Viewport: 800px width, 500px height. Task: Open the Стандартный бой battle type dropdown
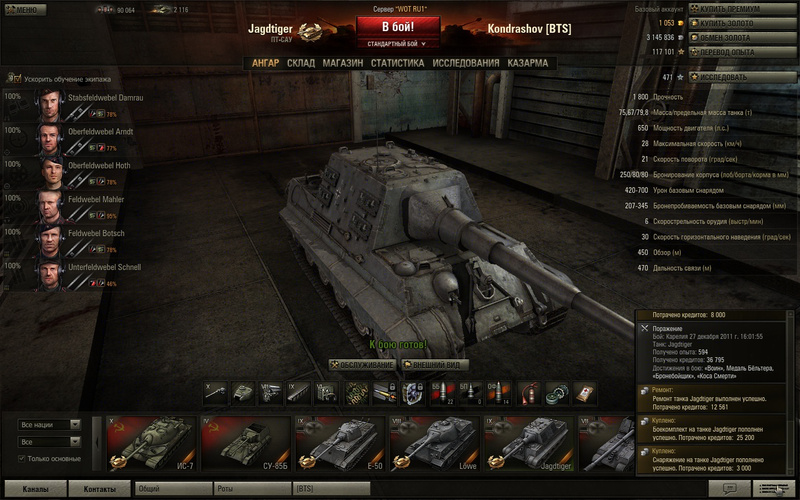(x=398, y=44)
